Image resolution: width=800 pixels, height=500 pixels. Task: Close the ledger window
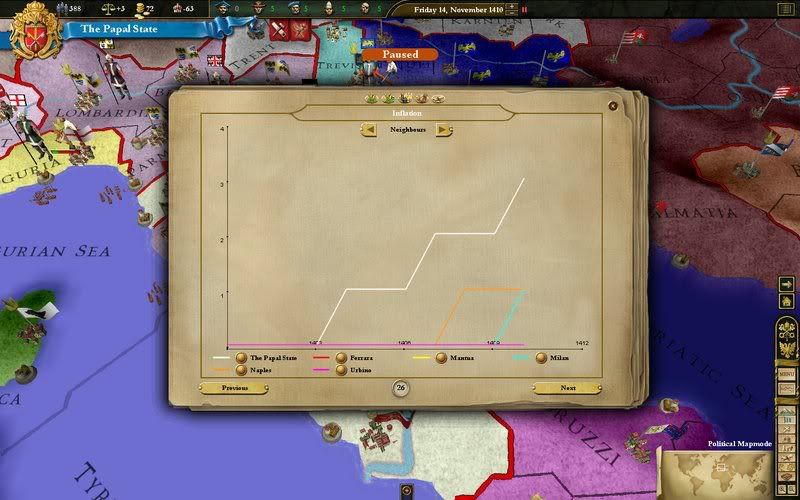[613, 105]
